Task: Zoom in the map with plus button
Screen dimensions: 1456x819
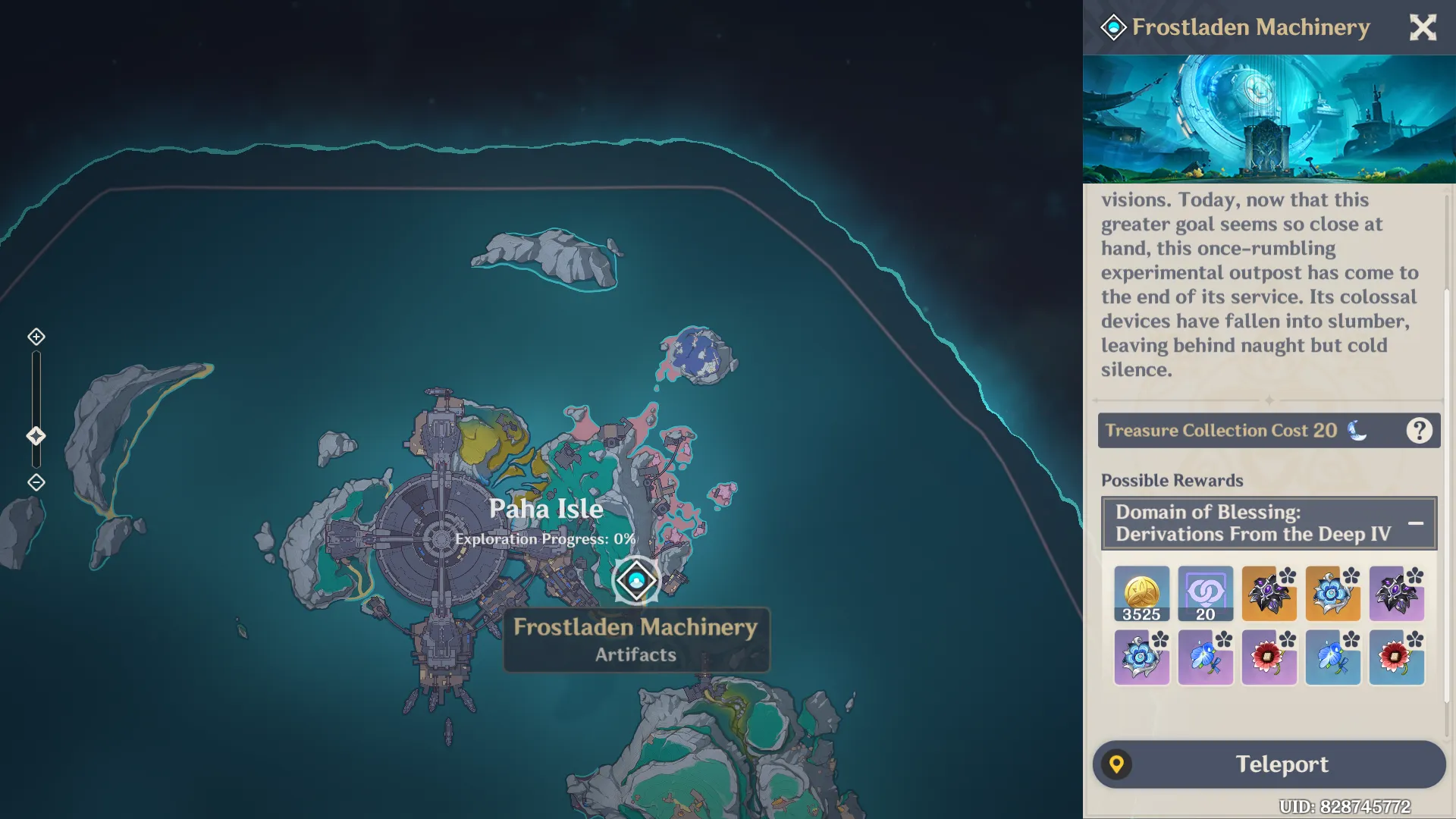Action: 36,337
